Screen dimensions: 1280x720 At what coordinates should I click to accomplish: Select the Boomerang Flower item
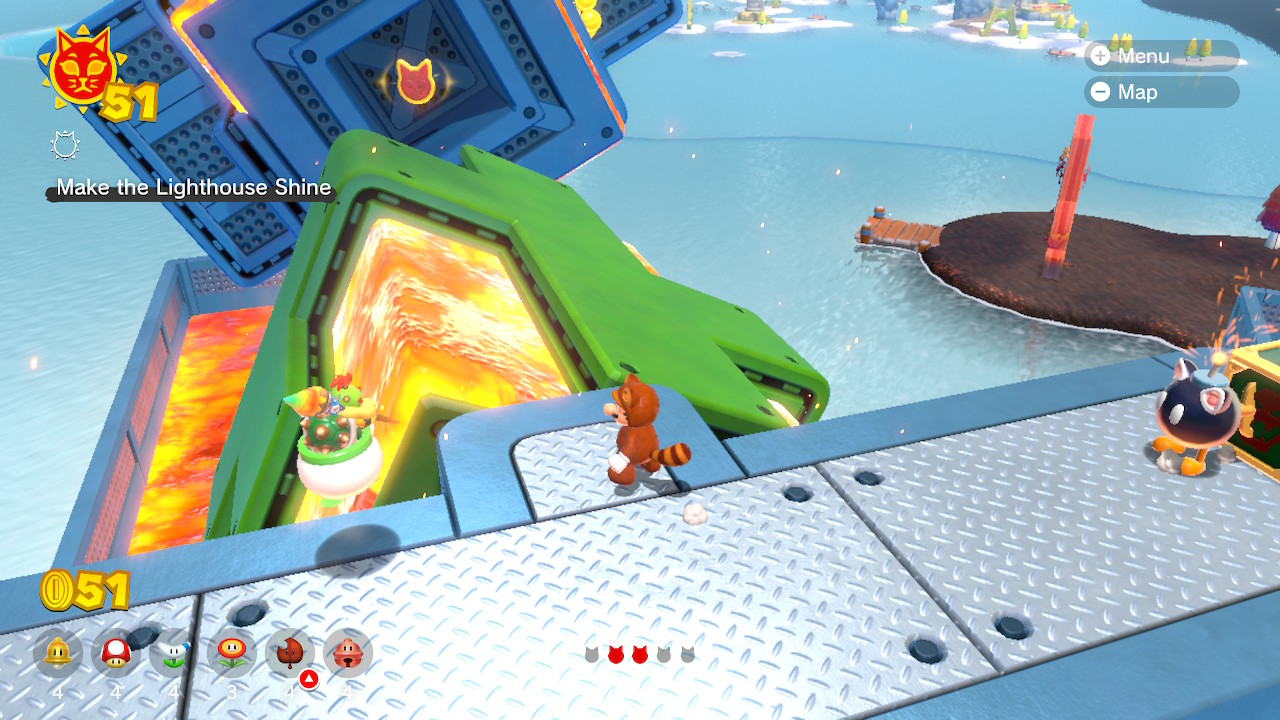(174, 655)
